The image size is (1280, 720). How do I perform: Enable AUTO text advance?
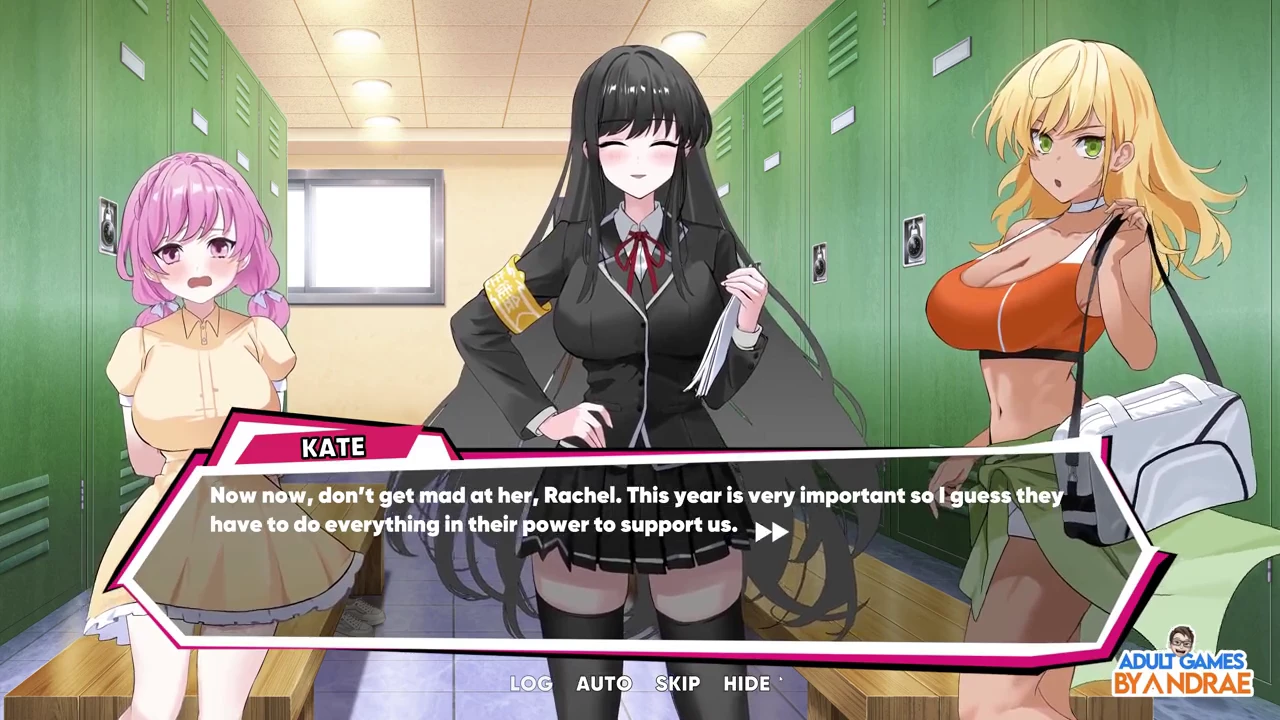604,684
